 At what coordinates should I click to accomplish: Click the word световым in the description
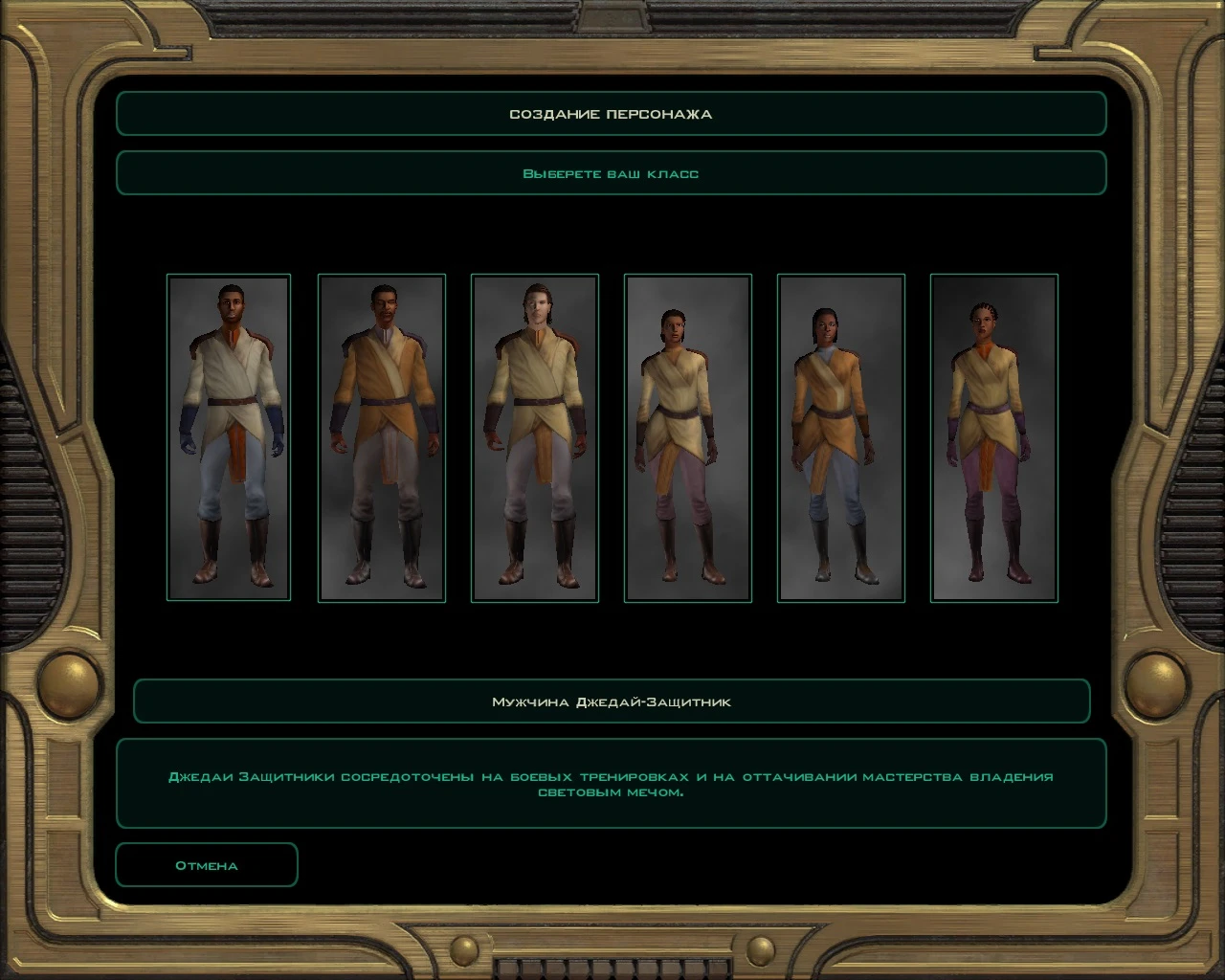pyautogui.click(x=579, y=794)
